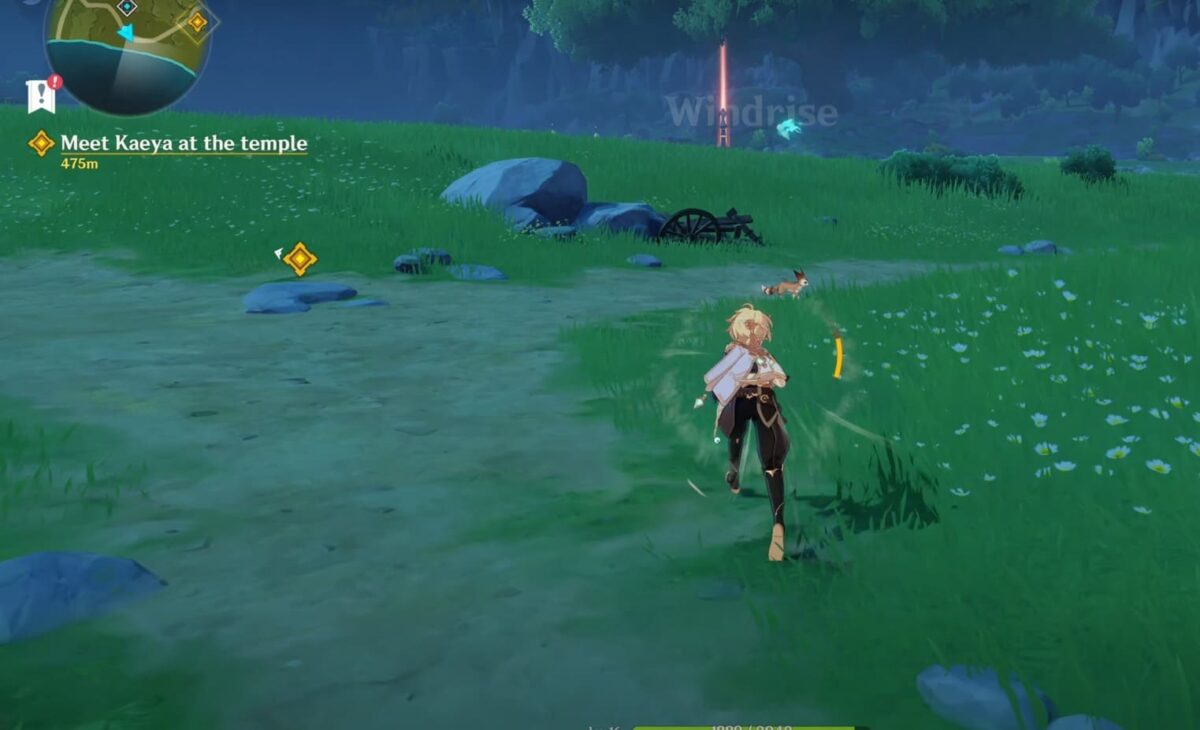Open the quest menu flag icon
1200x730 pixels.
point(41,96)
